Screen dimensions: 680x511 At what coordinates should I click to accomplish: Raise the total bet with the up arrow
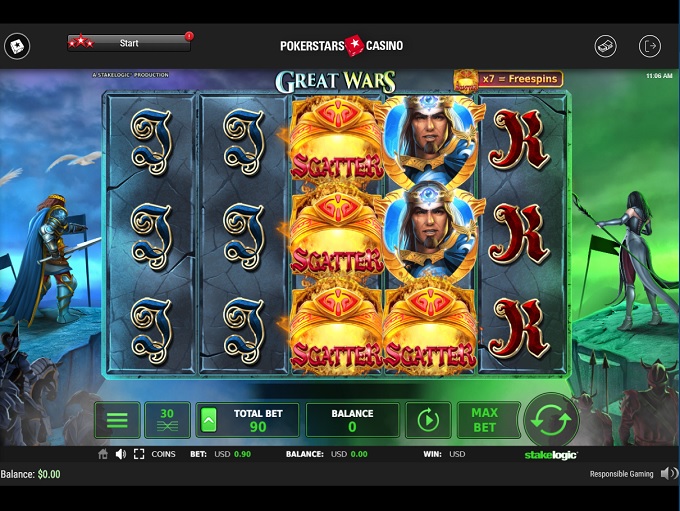pos(209,421)
